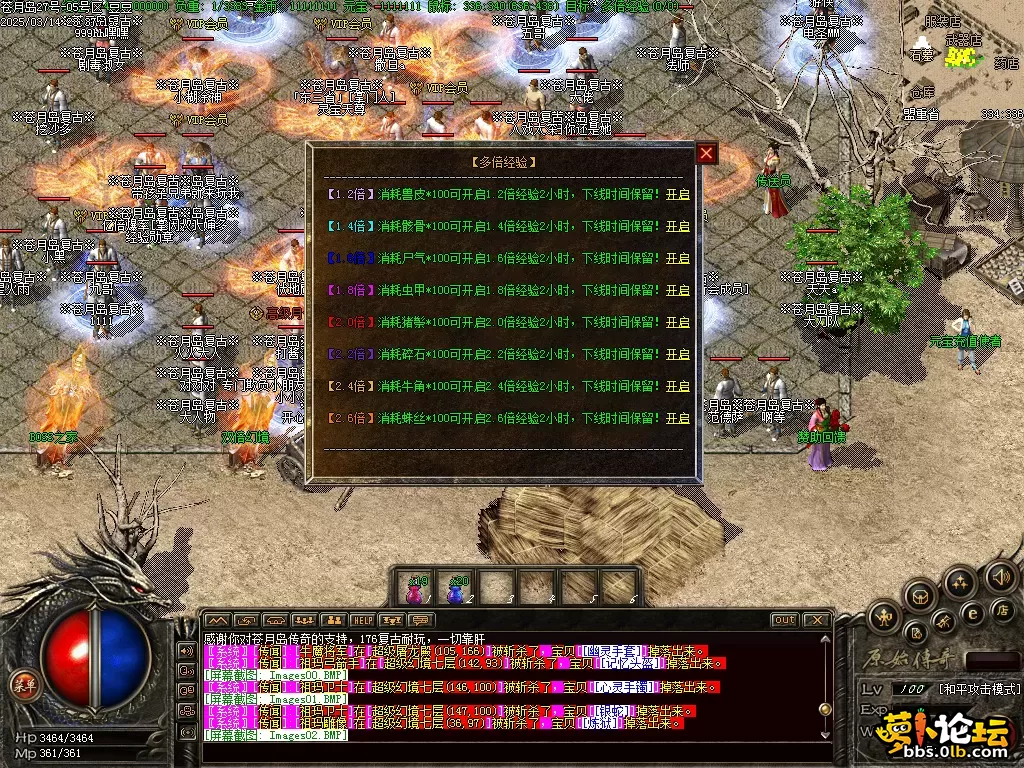Click the chat panel out button

(x=784, y=620)
